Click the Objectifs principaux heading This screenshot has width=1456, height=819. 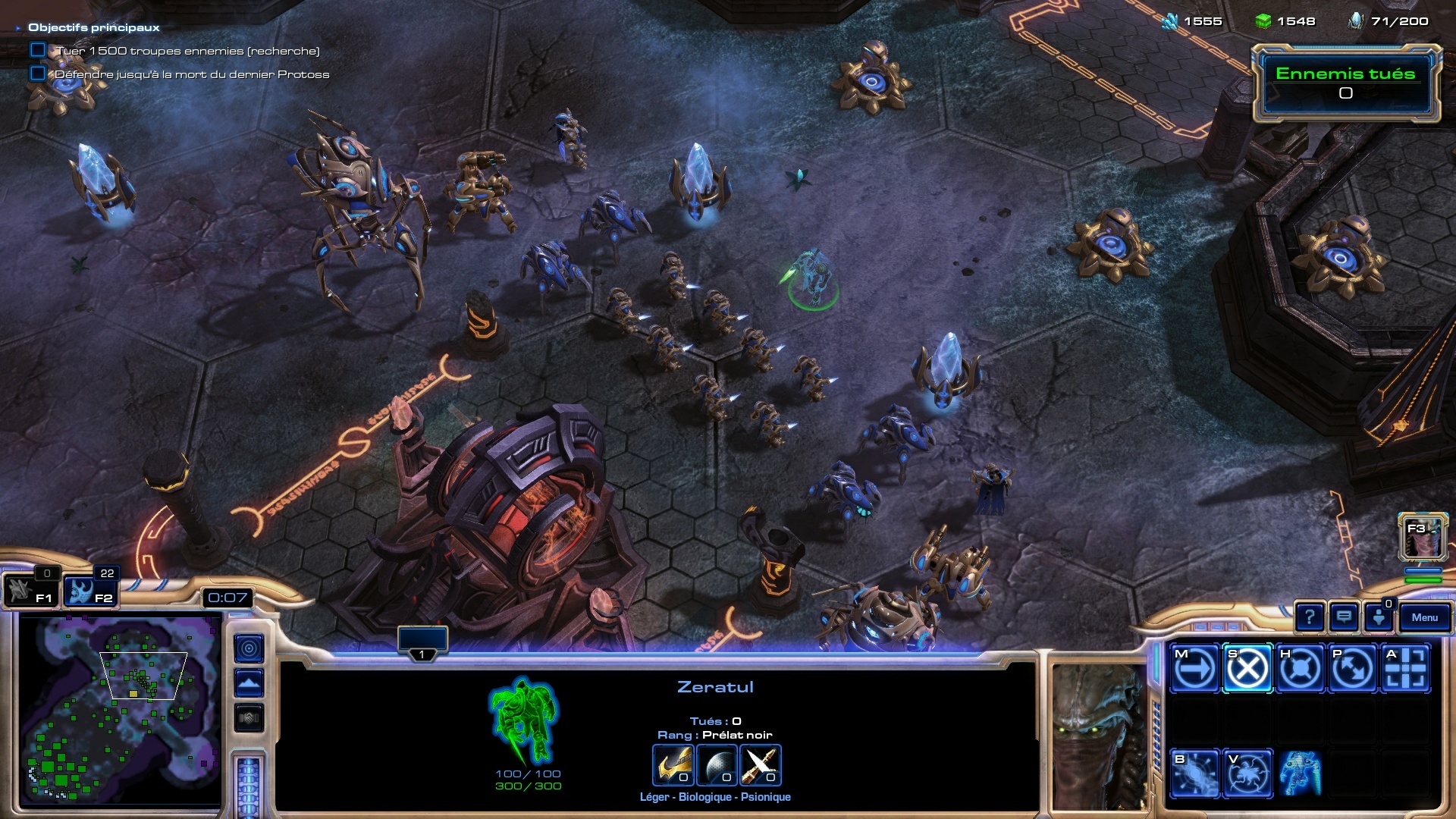pos(94,27)
